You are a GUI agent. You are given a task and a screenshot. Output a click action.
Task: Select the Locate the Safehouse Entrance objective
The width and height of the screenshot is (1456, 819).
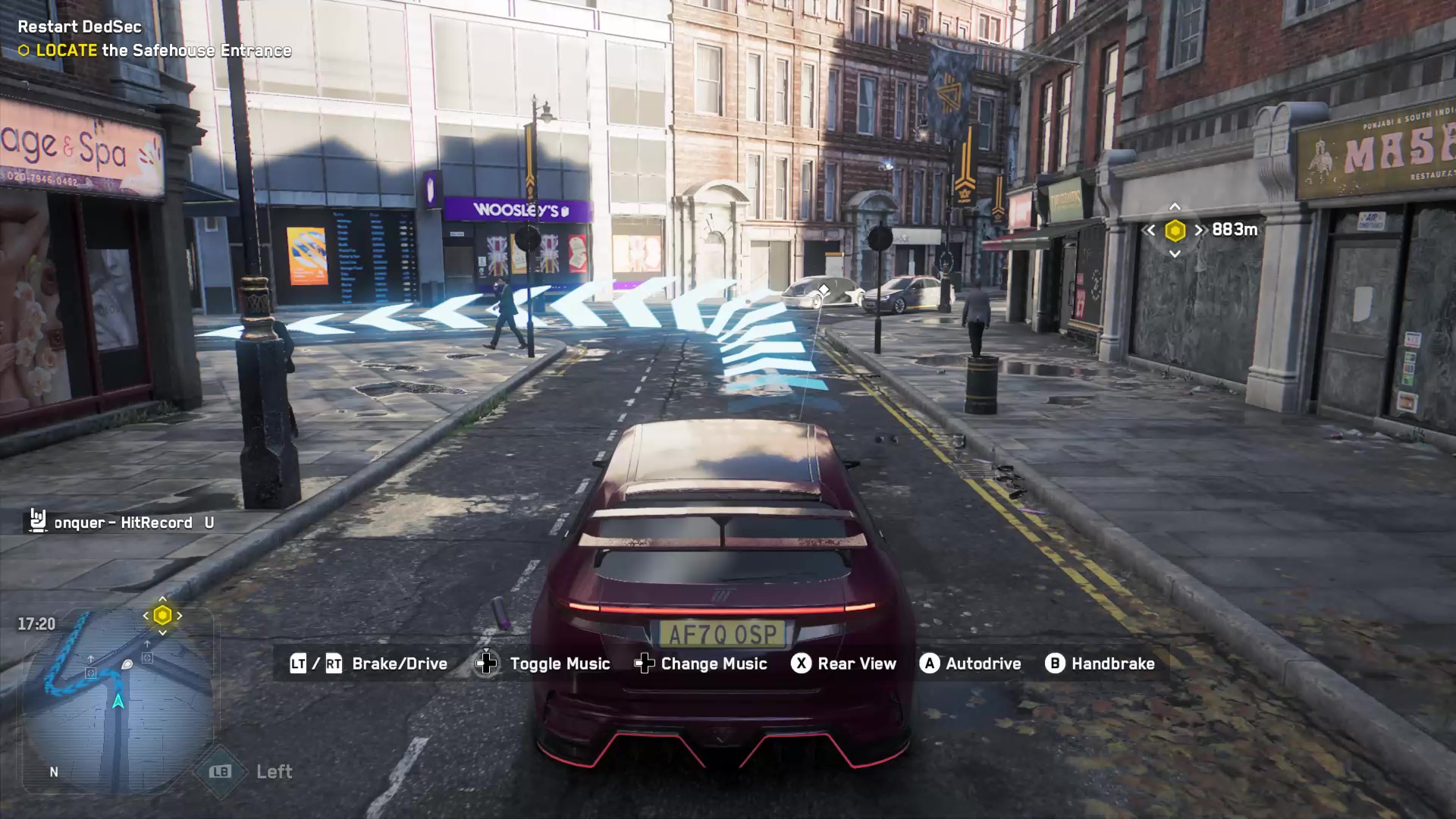click(x=163, y=51)
